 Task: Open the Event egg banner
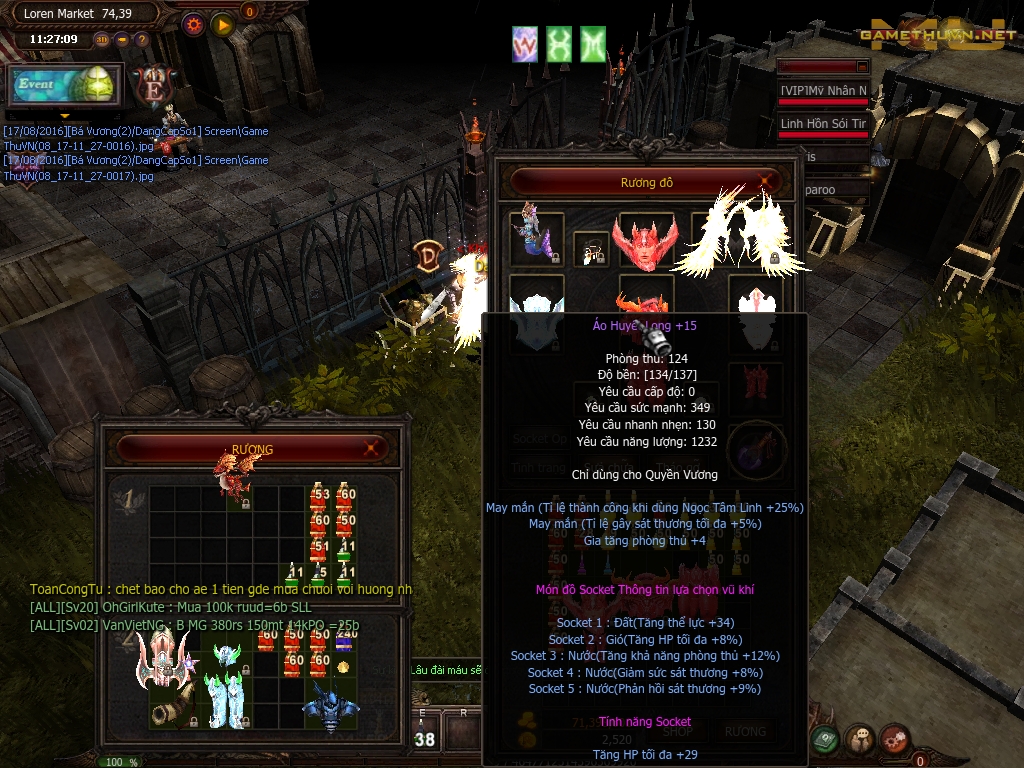point(66,86)
